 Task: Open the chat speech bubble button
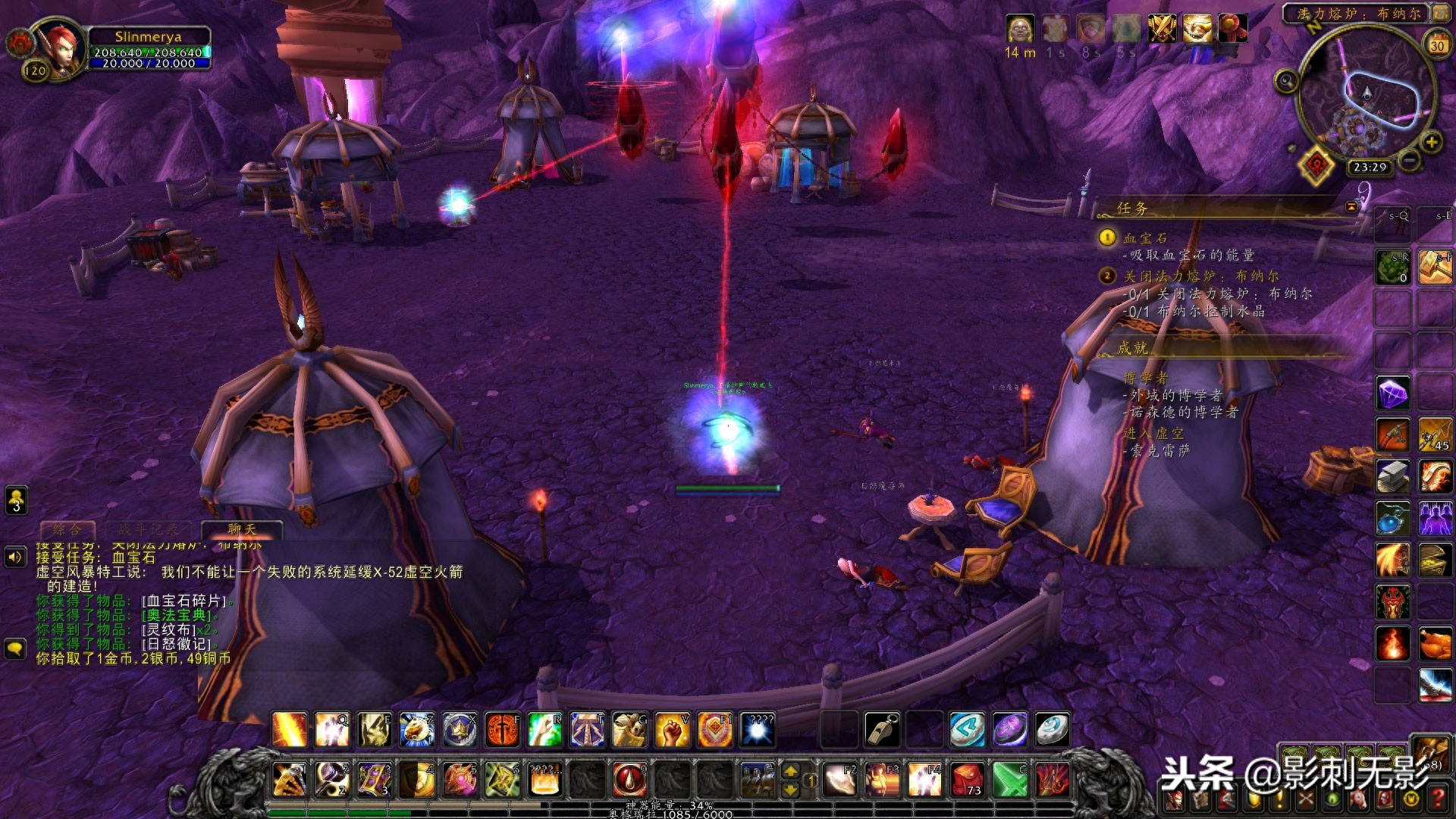coord(16,649)
